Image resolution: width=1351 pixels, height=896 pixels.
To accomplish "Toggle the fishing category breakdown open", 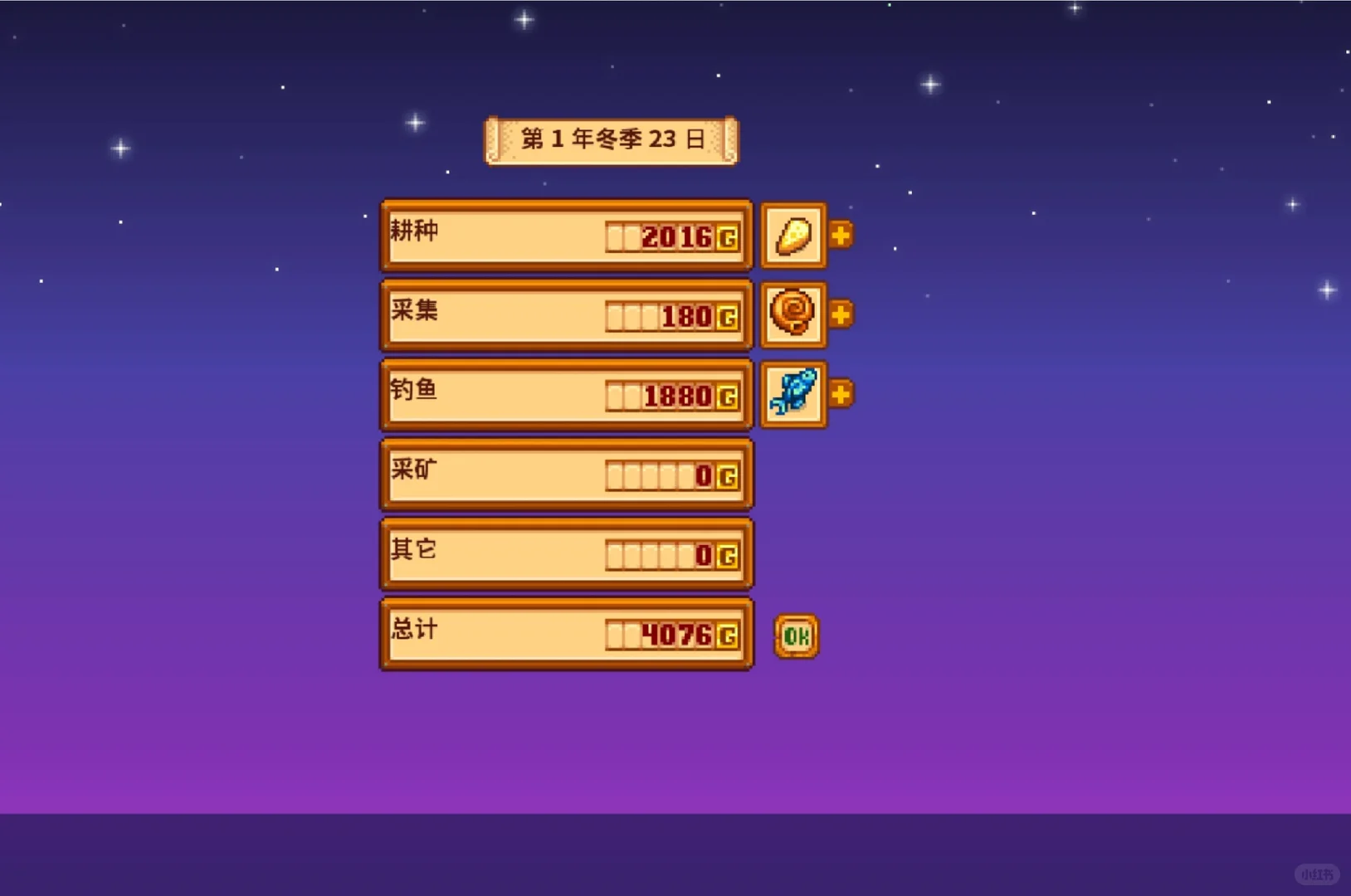I will click(841, 394).
